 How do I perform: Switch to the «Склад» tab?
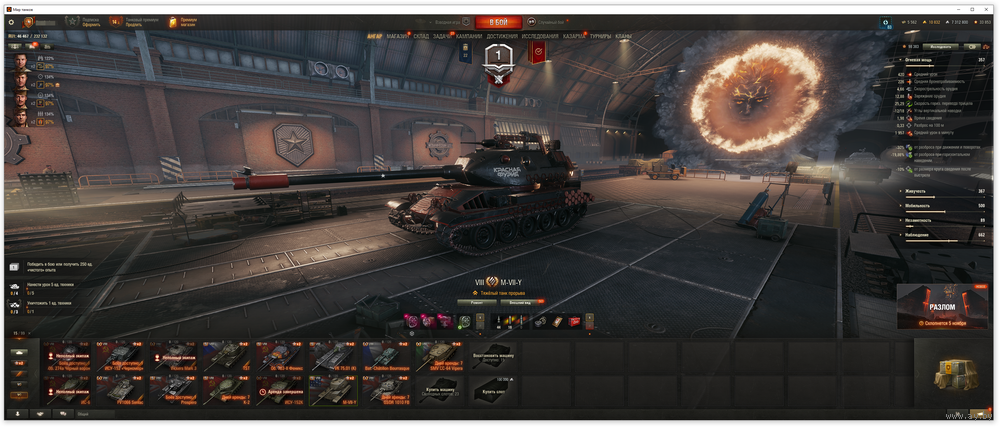[x=421, y=36]
